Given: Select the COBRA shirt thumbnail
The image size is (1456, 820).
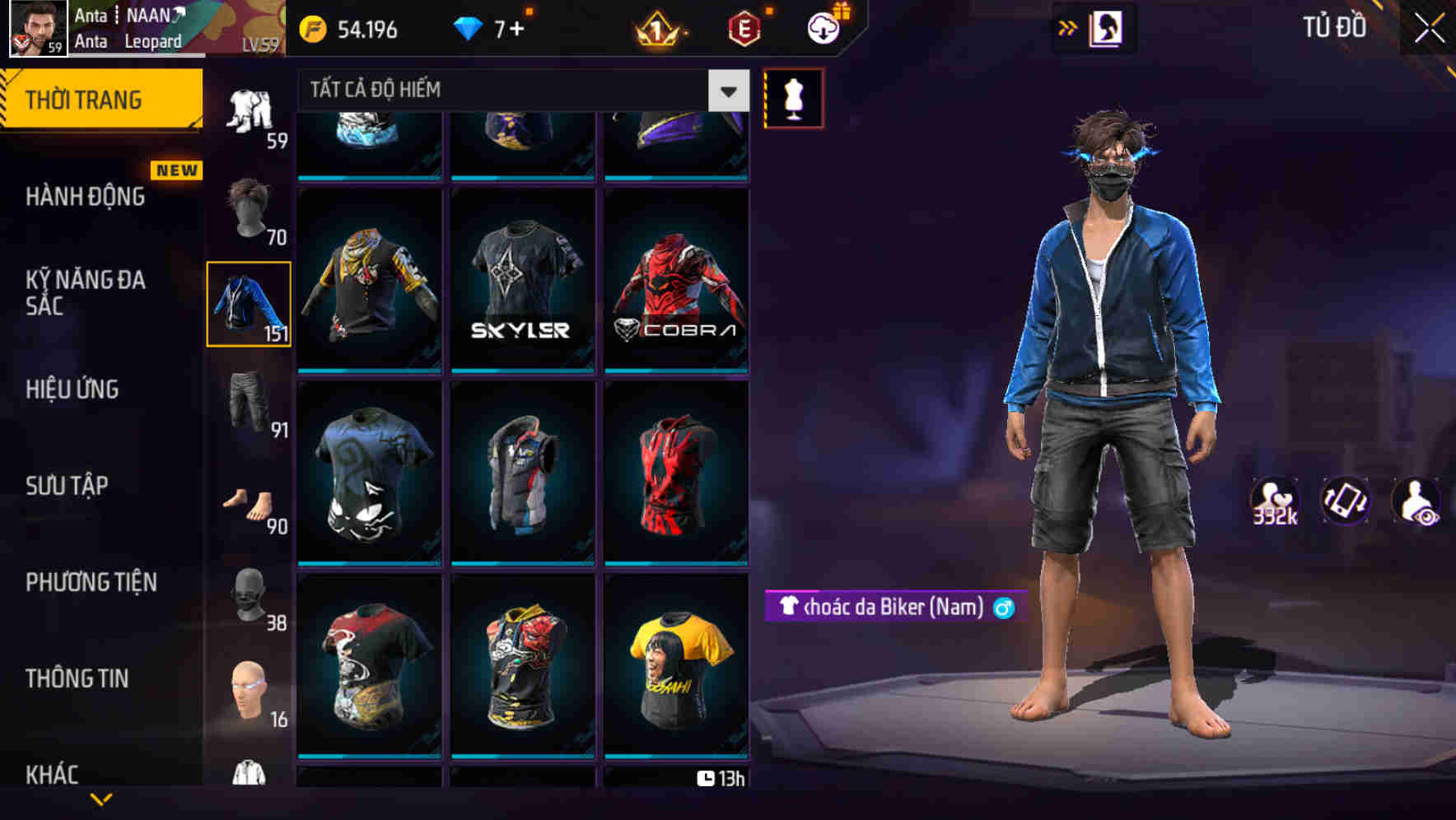Looking at the screenshot, I should pos(675,280).
